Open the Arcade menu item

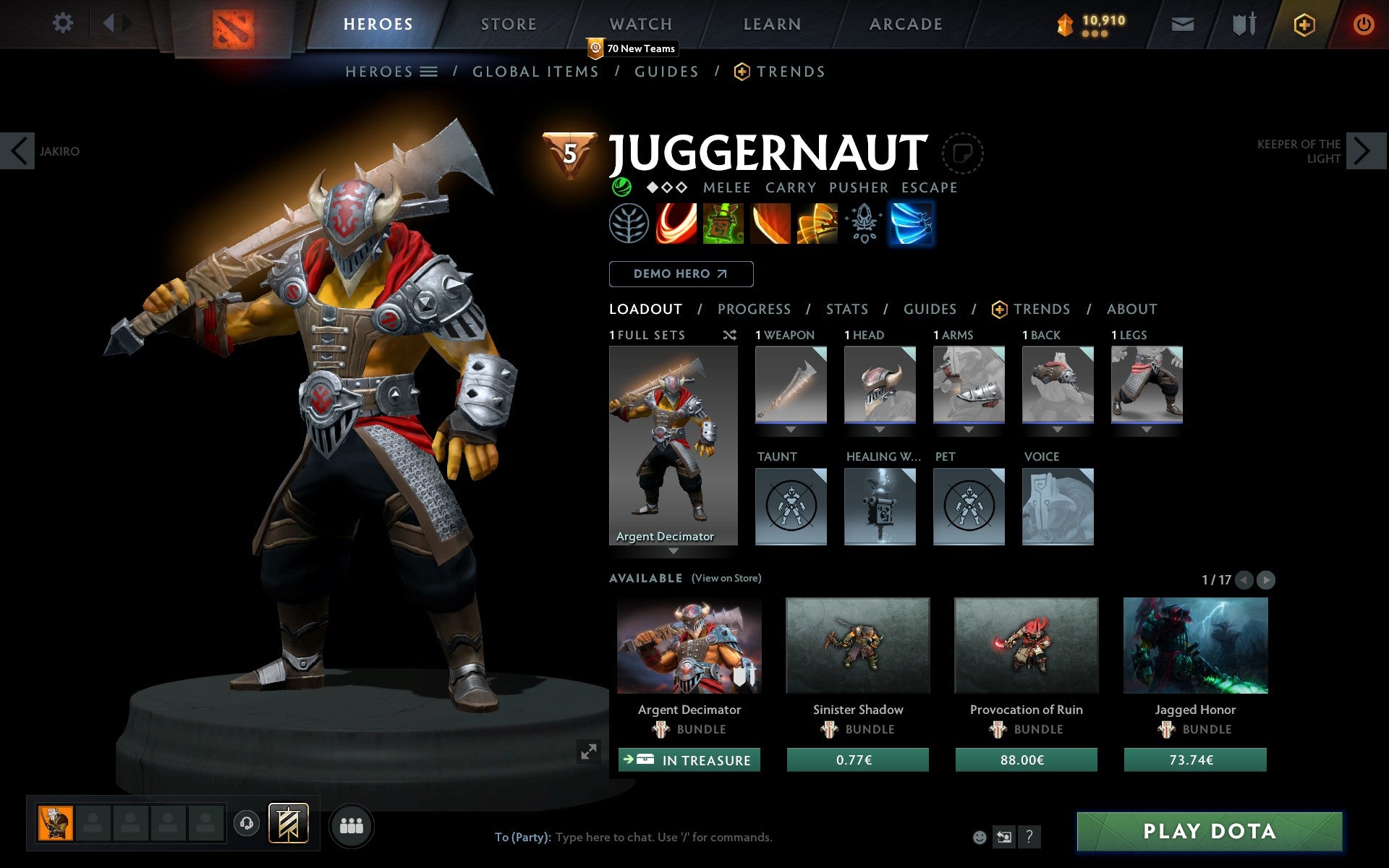click(905, 23)
